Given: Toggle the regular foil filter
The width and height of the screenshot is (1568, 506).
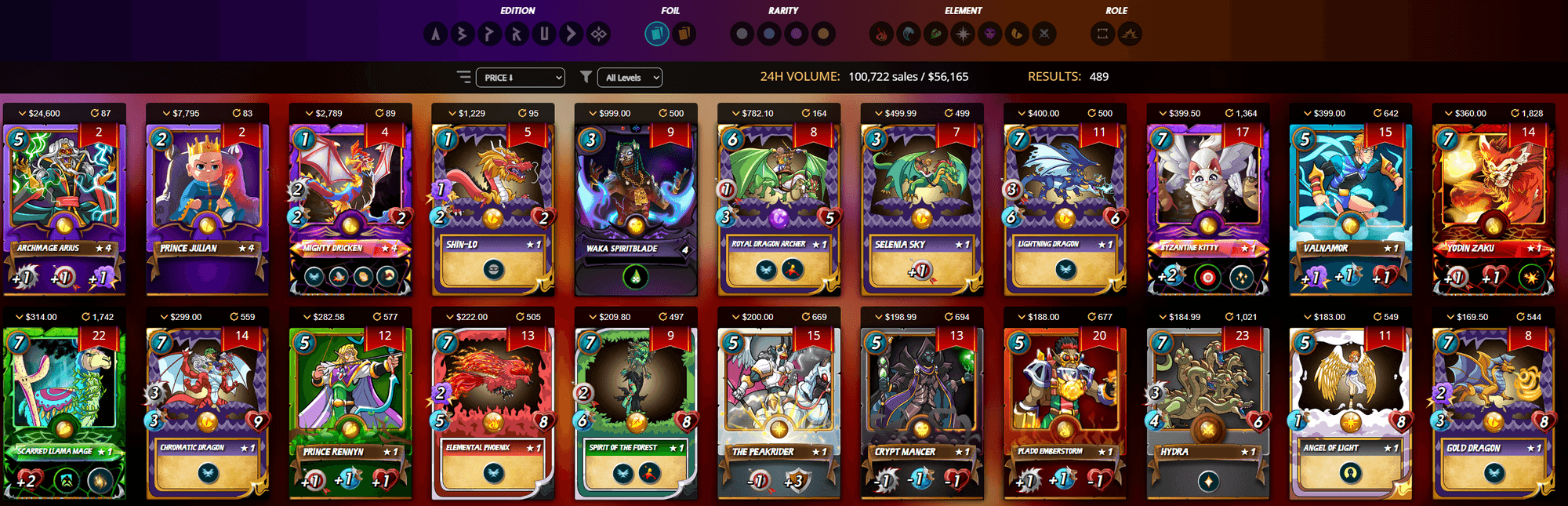Looking at the screenshot, I should pyautogui.click(x=657, y=34).
